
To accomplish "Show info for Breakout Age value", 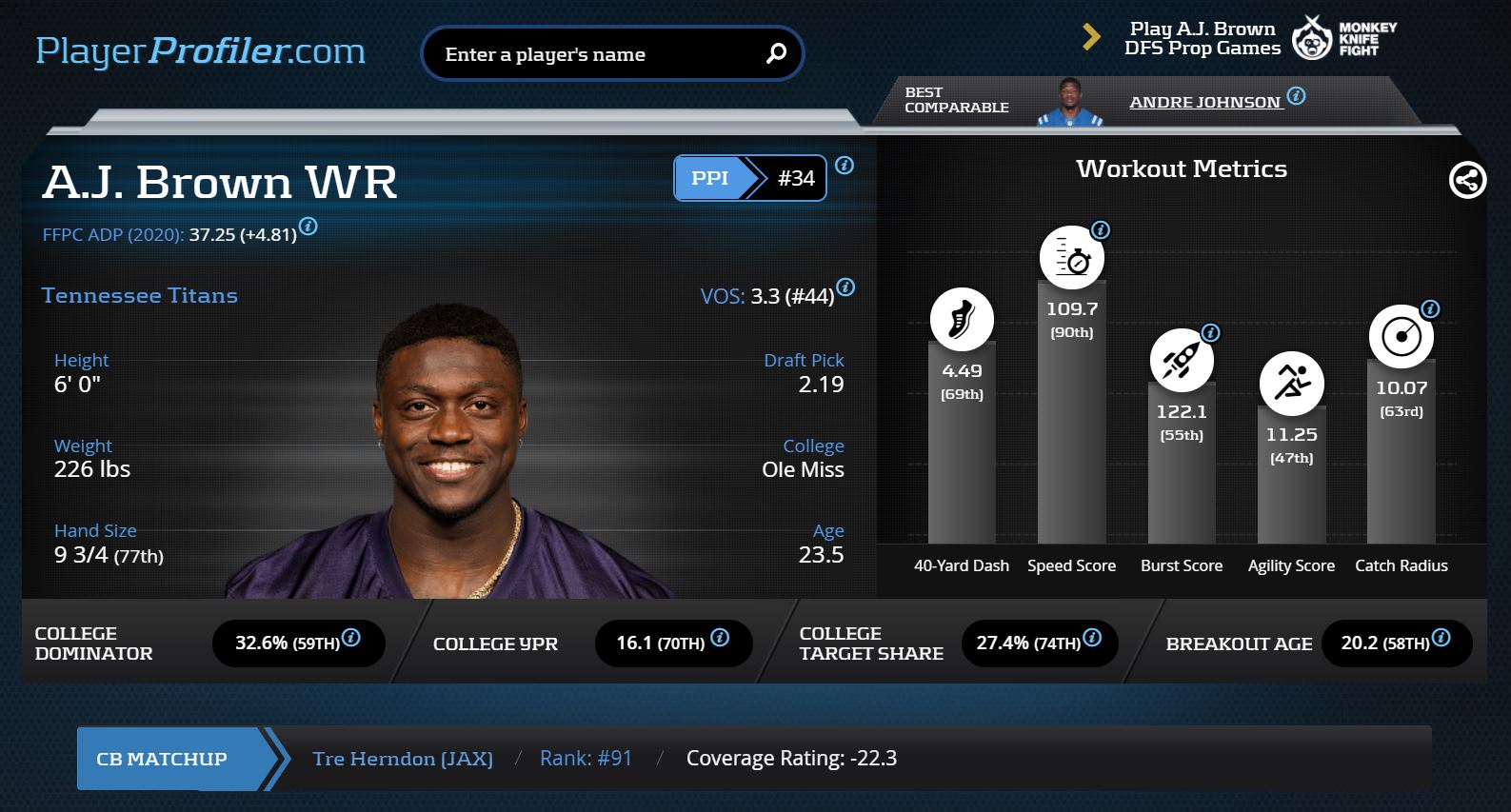I will (x=1441, y=638).
